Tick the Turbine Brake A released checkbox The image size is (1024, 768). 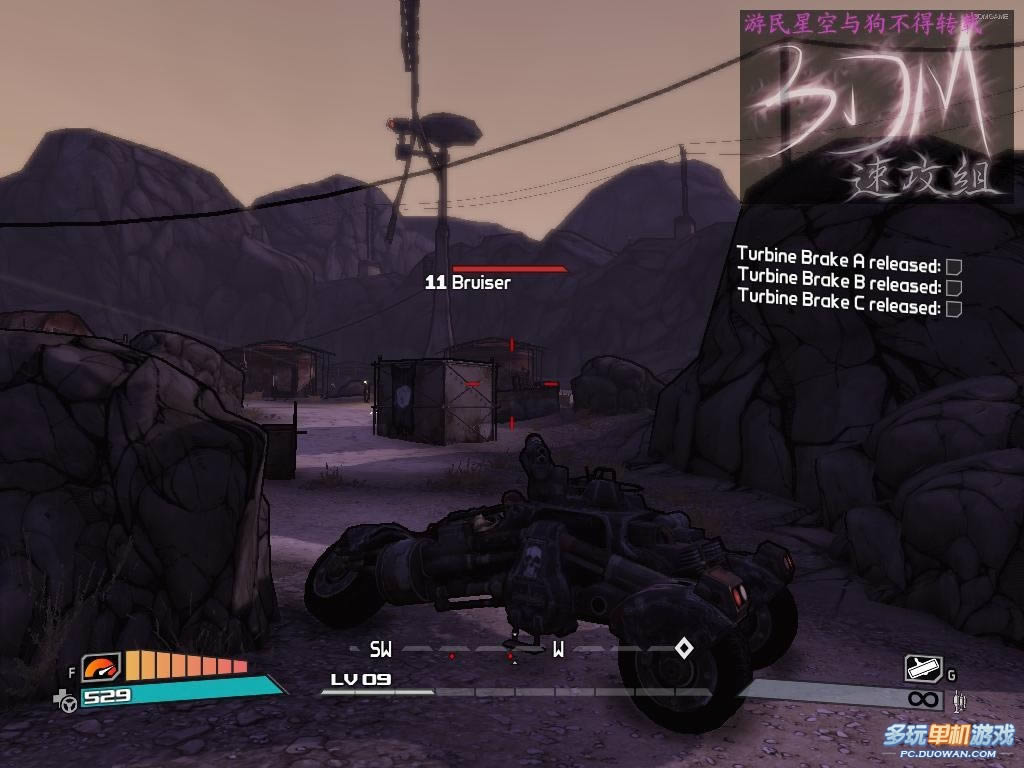pos(954,266)
